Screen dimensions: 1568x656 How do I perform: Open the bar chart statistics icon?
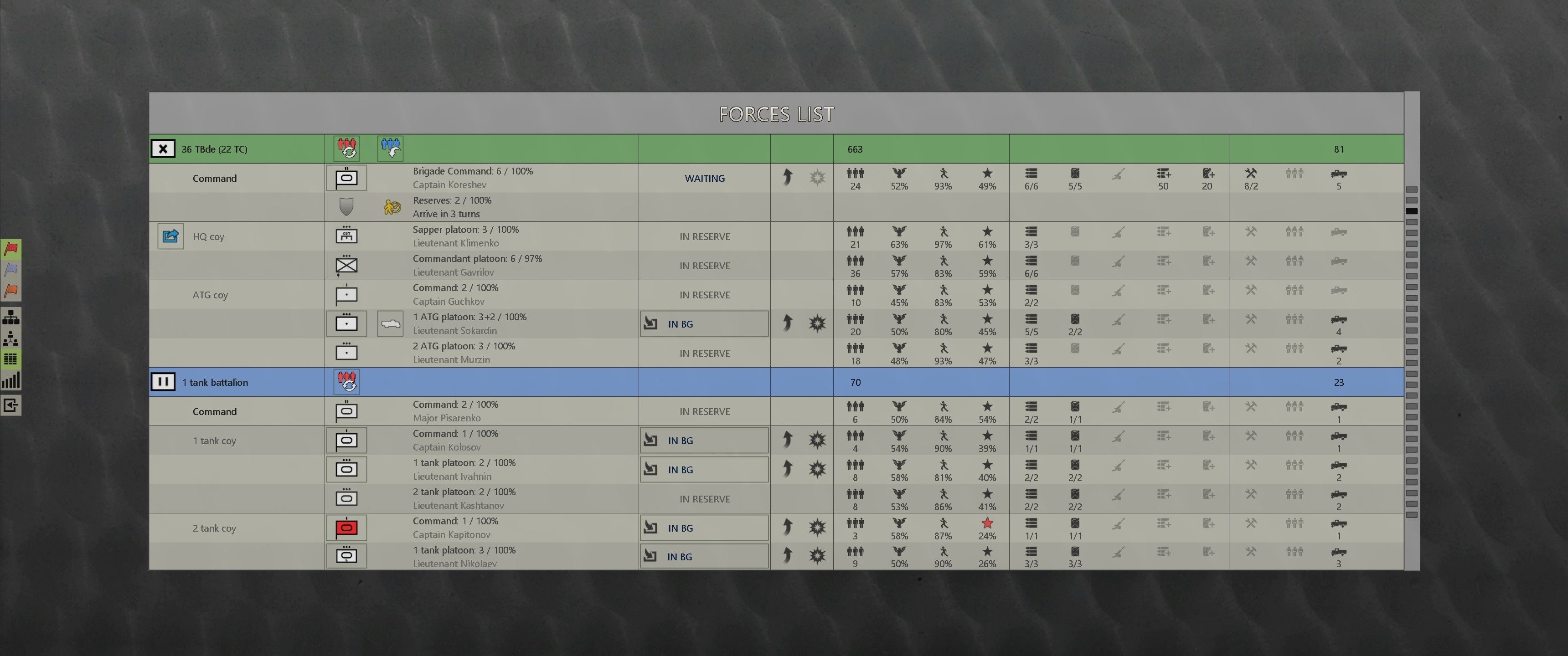[11, 379]
